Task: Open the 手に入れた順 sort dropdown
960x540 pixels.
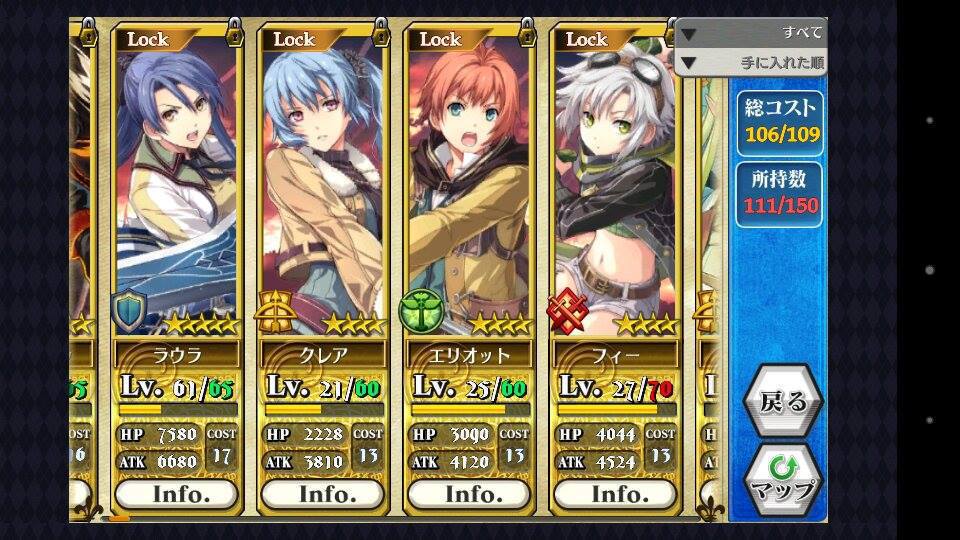Action: tap(752, 64)
